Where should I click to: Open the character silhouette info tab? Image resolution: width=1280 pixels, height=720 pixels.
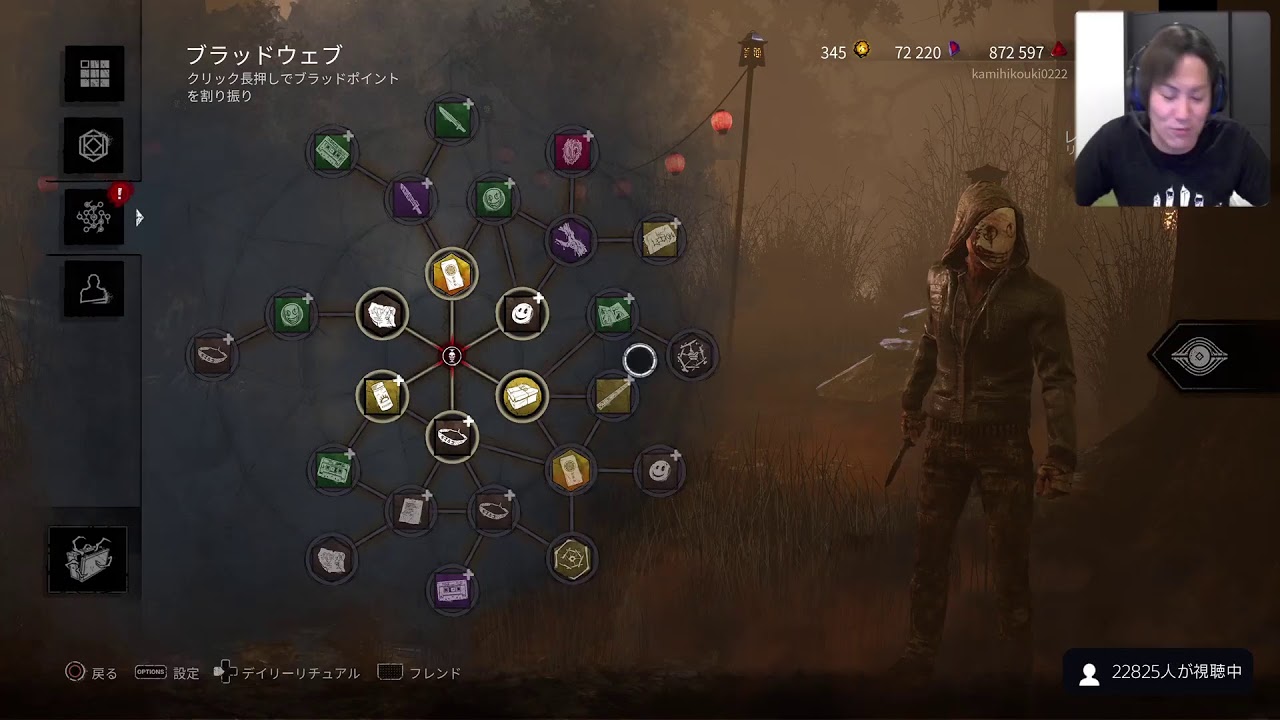(94, 289)
